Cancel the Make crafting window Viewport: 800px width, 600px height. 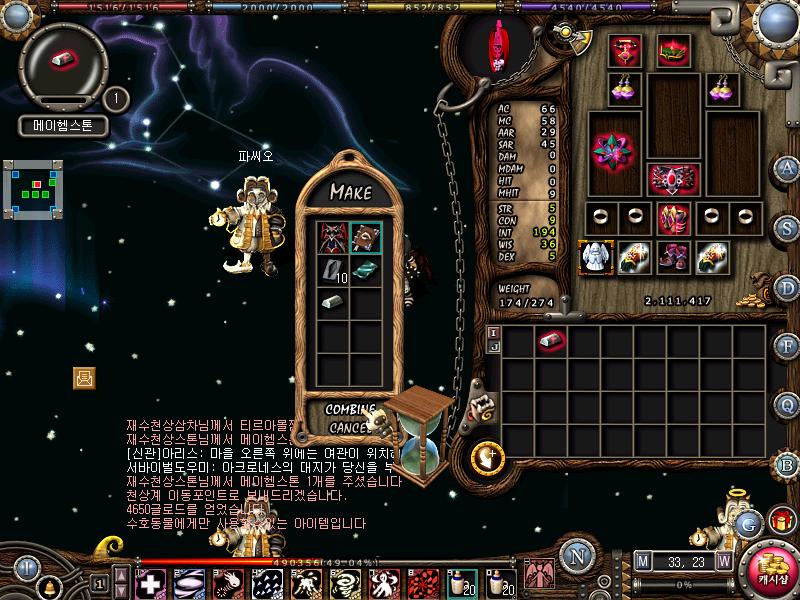pyautogui.click(x=349, y=428)
